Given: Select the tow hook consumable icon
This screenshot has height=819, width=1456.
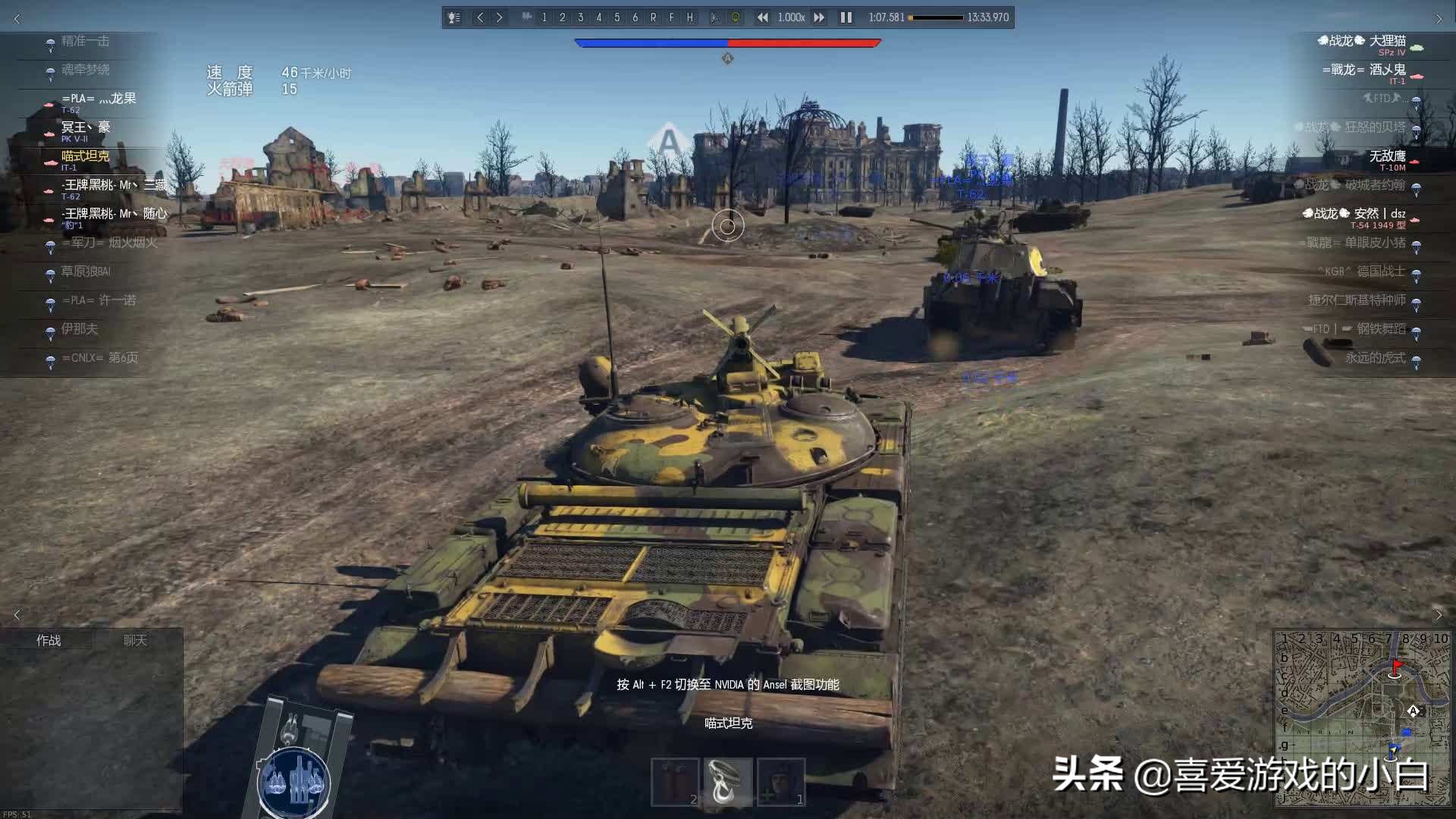Looking at the screenshot, I should pos(726,781).
